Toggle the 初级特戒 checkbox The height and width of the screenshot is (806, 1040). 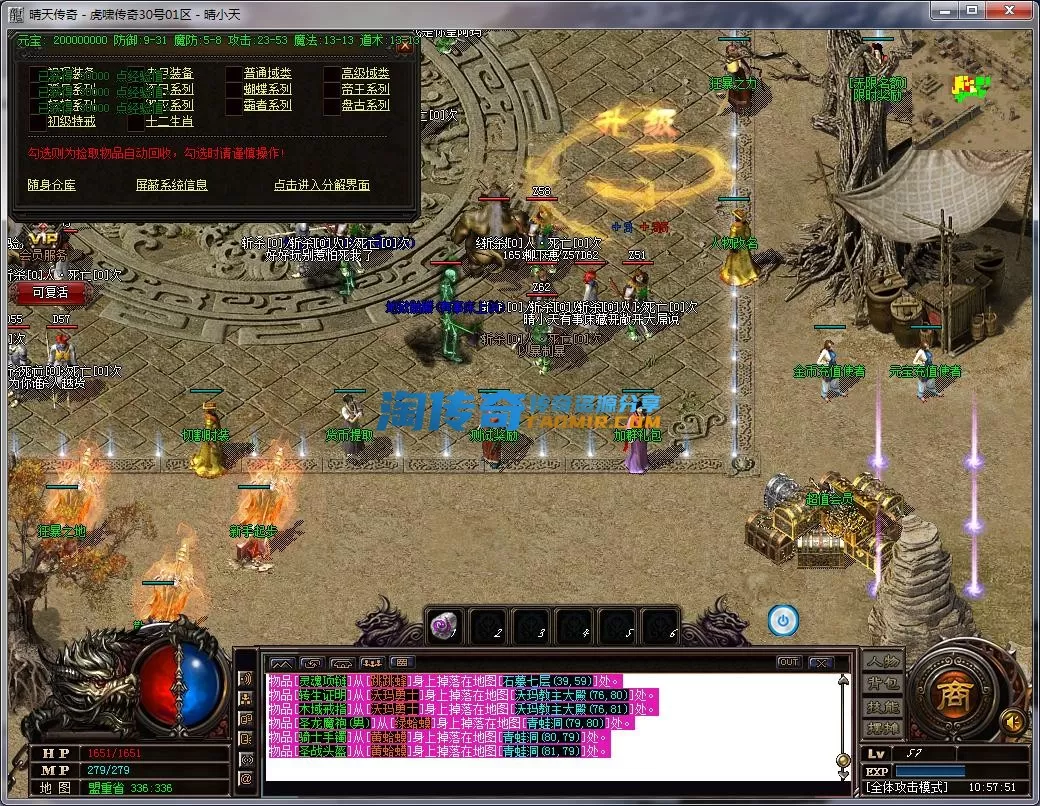click(x=38, y=122)
